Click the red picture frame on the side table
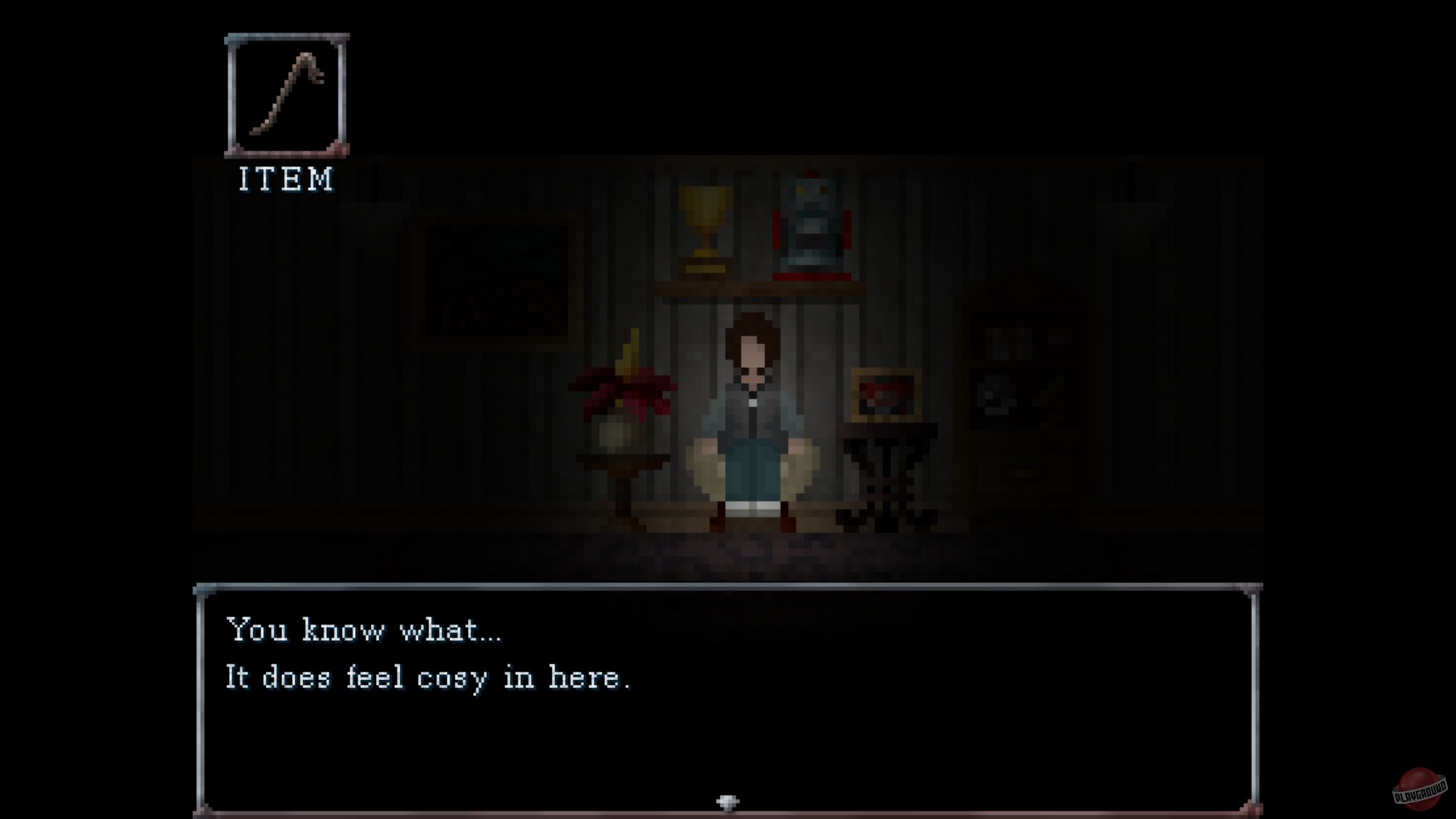This screenshot has height=819, width=1456. tap(886, 393)
